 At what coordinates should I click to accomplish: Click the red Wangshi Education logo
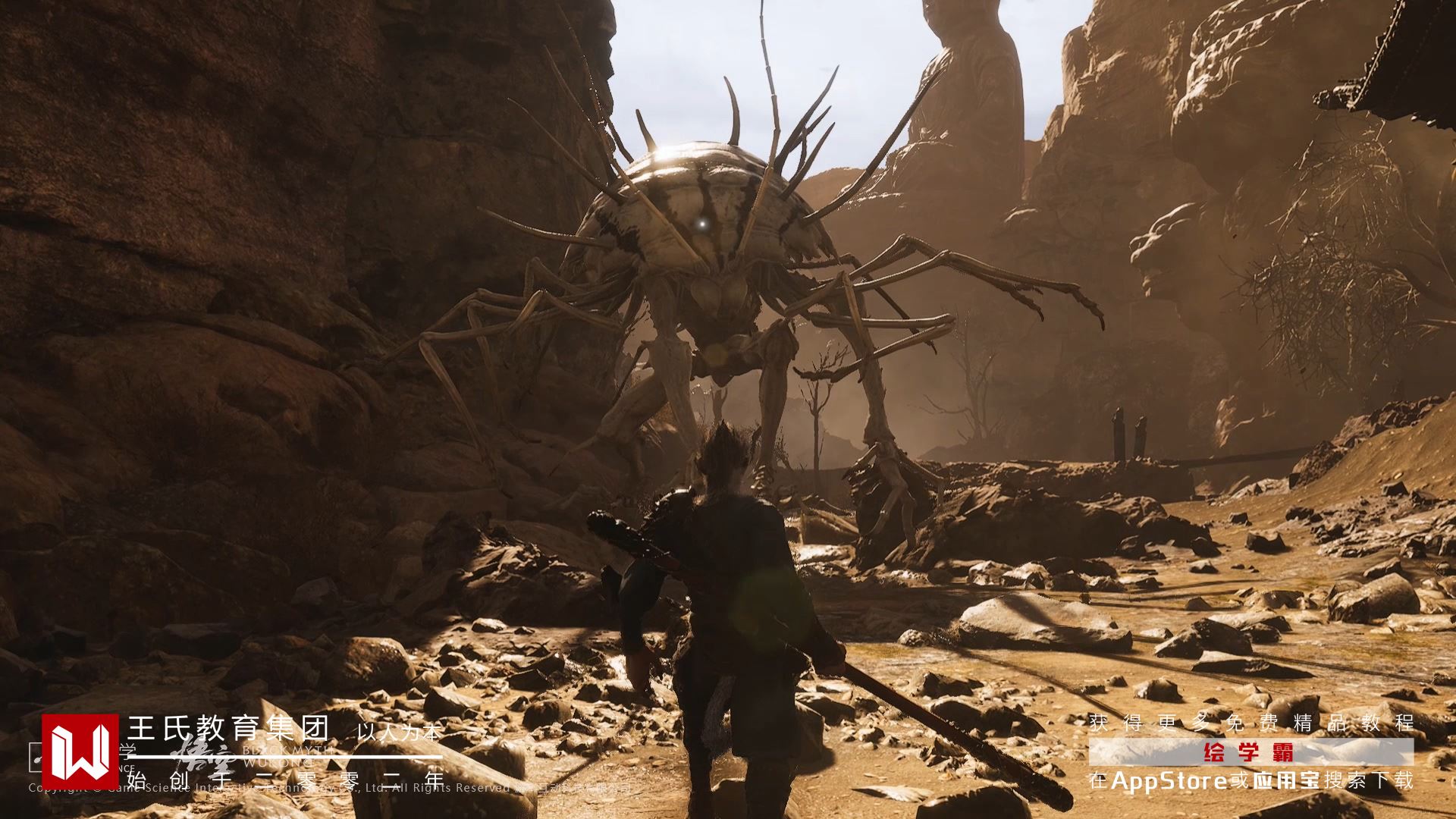pos(80,750)
